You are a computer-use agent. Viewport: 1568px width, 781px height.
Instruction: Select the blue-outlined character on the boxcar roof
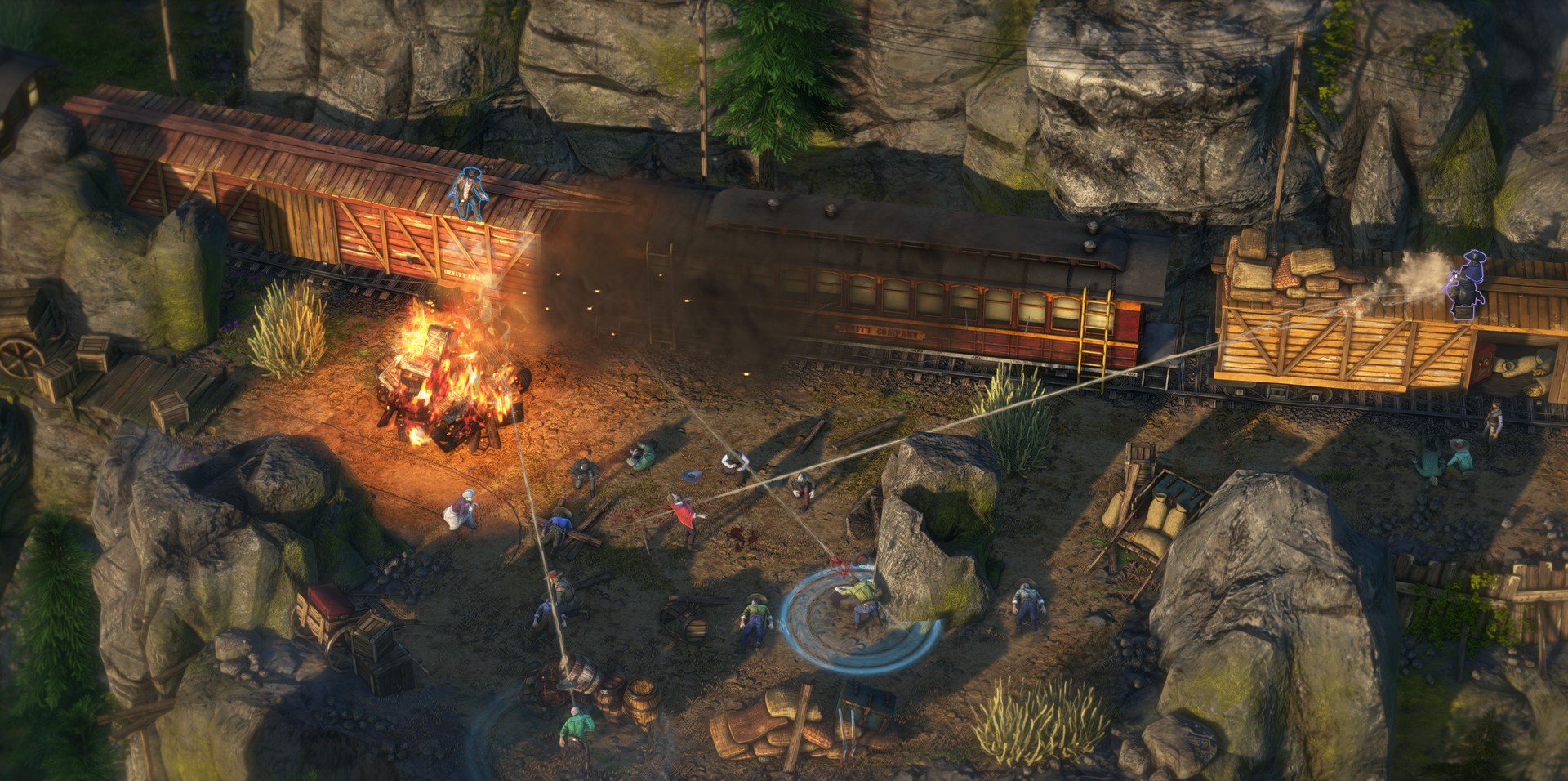point(465,194)
